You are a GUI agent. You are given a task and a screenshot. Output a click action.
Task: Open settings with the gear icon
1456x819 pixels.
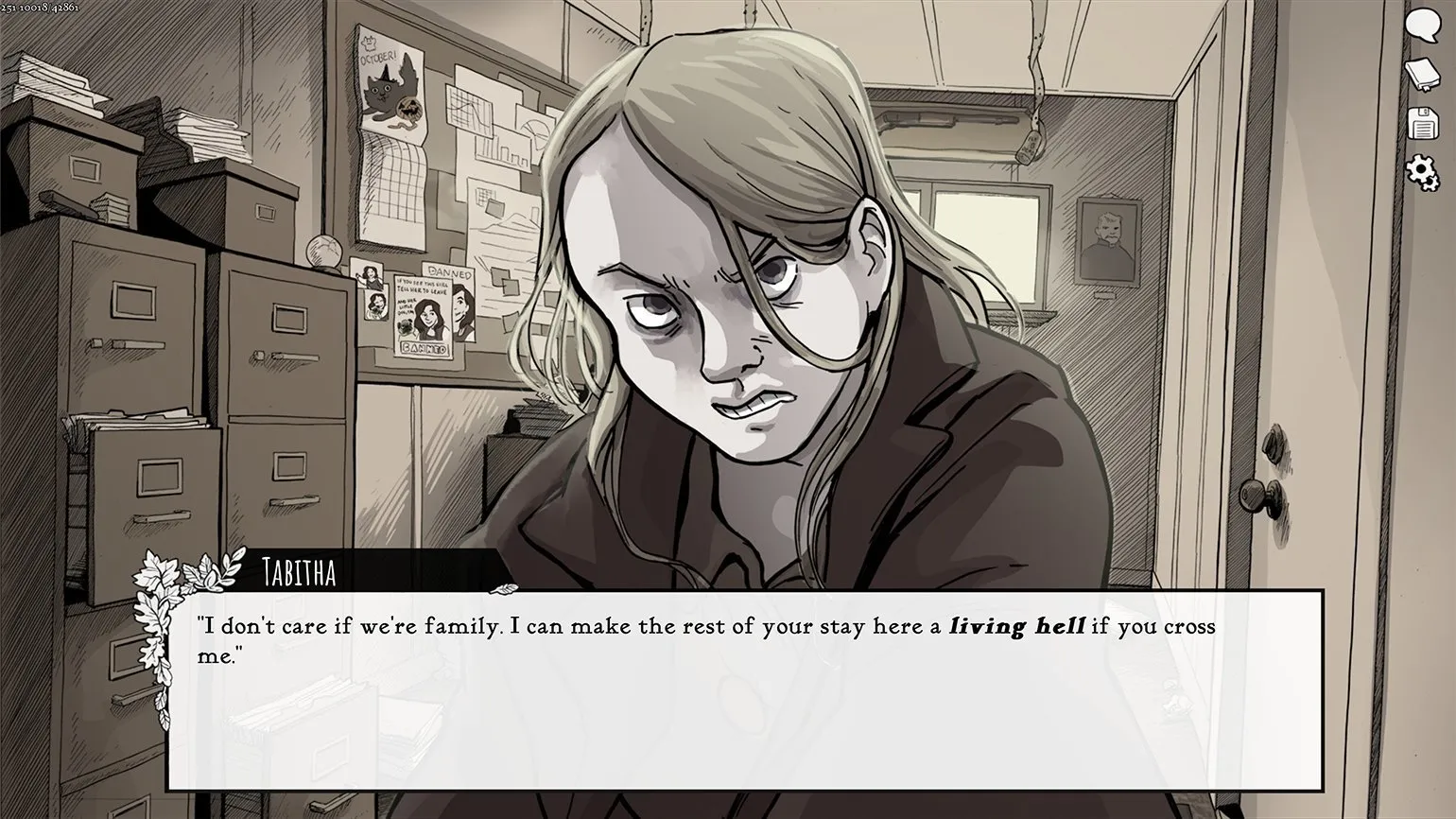[1421, 172]
